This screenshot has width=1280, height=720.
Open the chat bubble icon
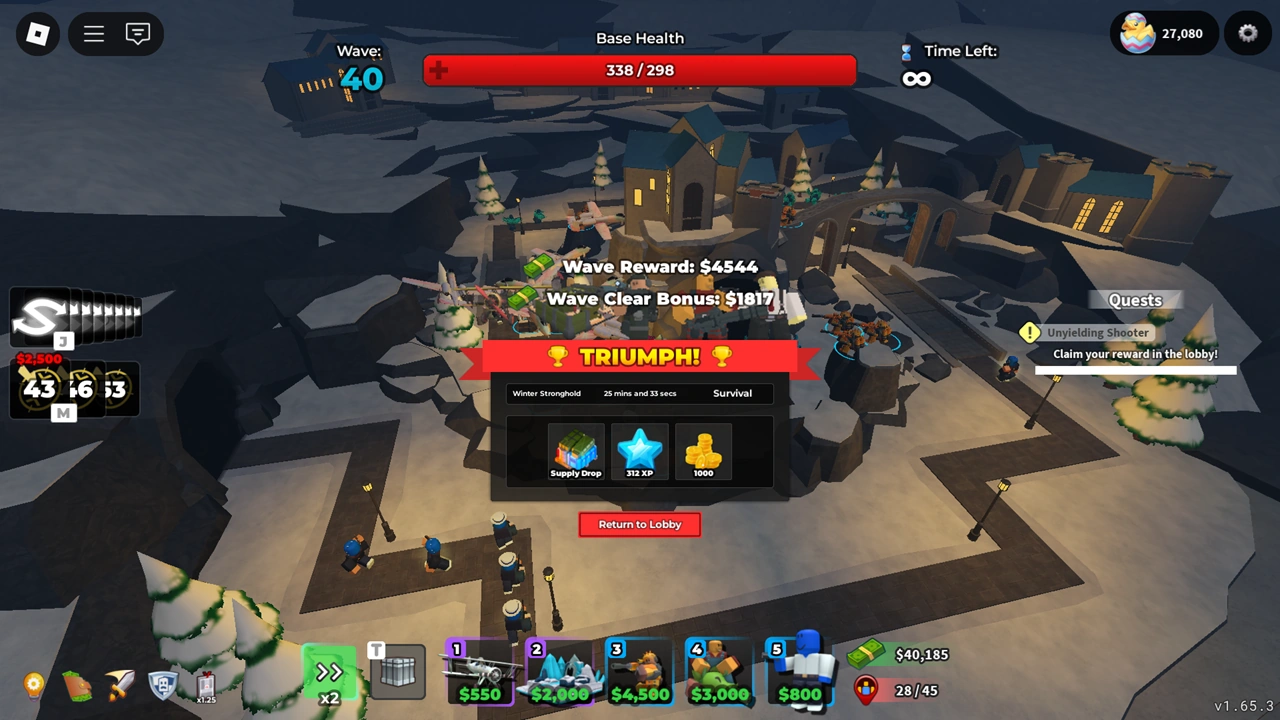point(139,33)
